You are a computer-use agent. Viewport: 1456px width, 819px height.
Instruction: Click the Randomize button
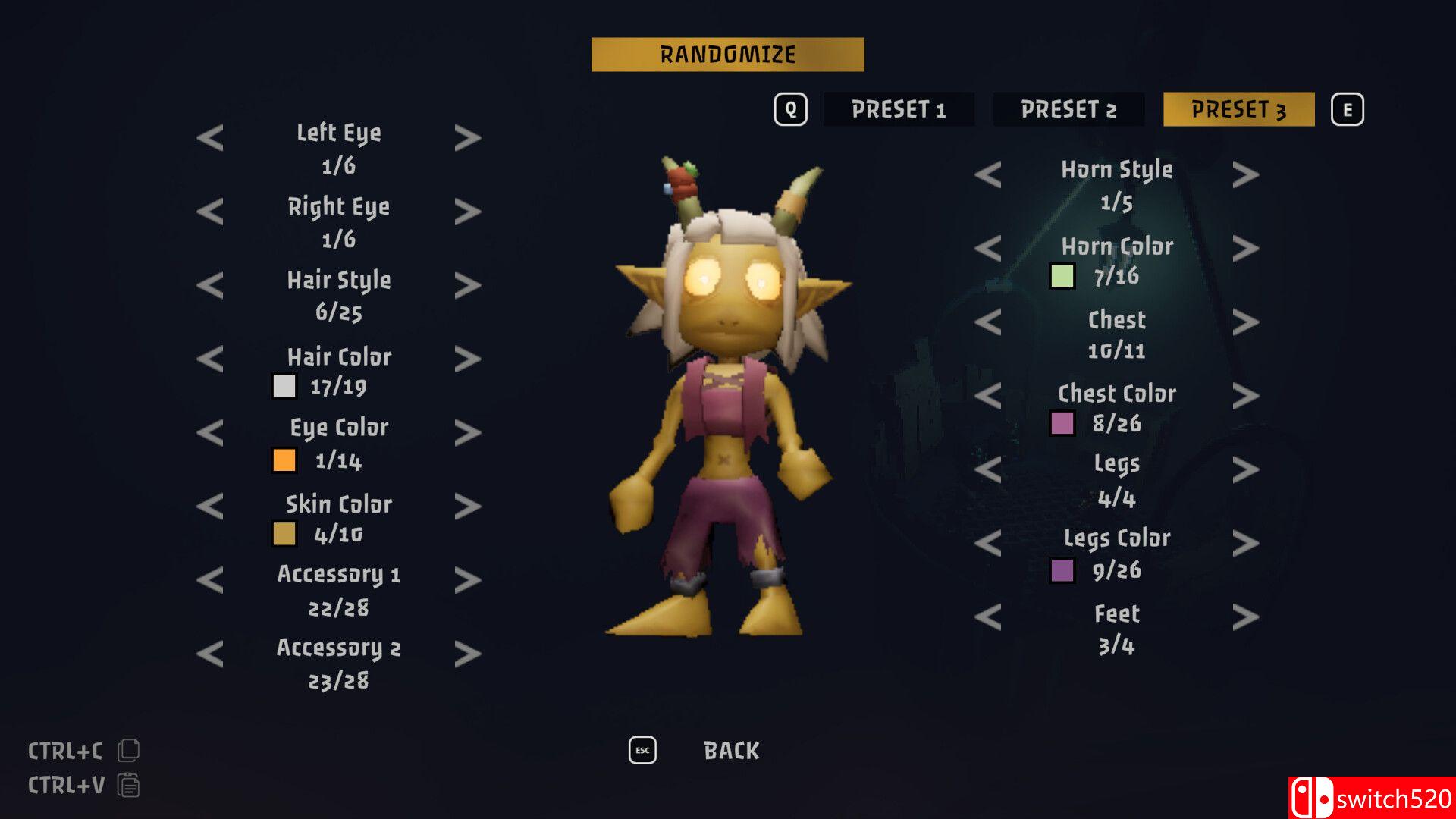(x=727, y=55)
